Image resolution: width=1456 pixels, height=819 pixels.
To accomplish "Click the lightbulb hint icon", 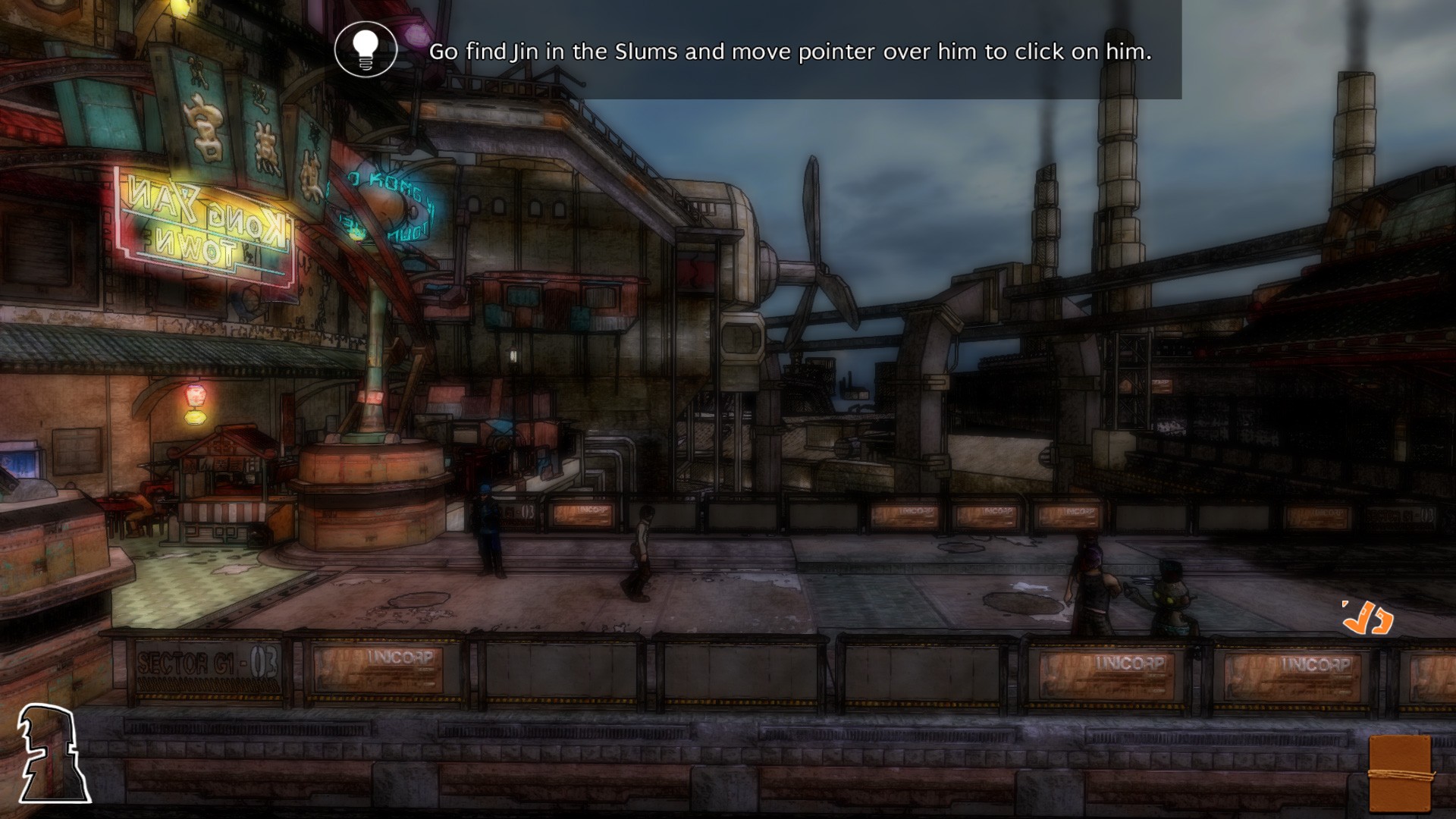I will [x=366, y=49].
